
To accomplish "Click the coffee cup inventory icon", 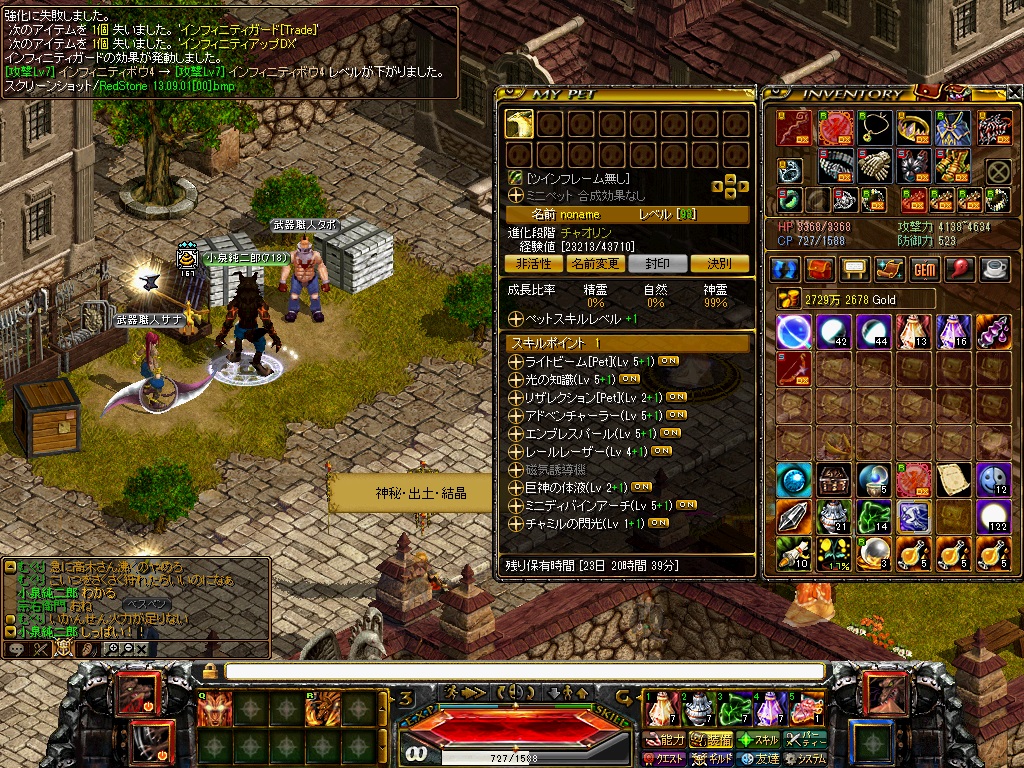I will coord(993,269).
